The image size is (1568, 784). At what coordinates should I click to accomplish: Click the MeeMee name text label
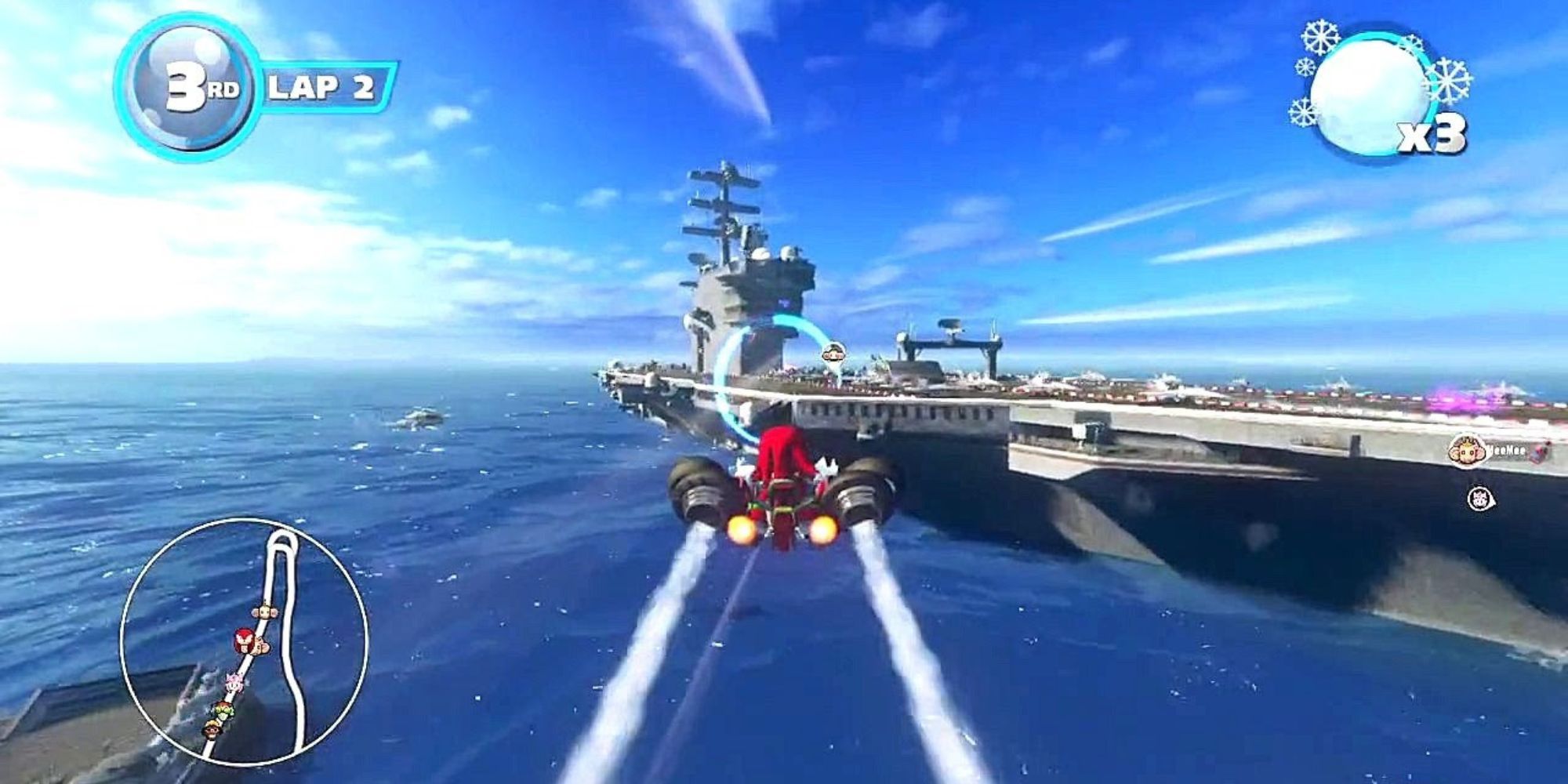[x=1505, y=451]
